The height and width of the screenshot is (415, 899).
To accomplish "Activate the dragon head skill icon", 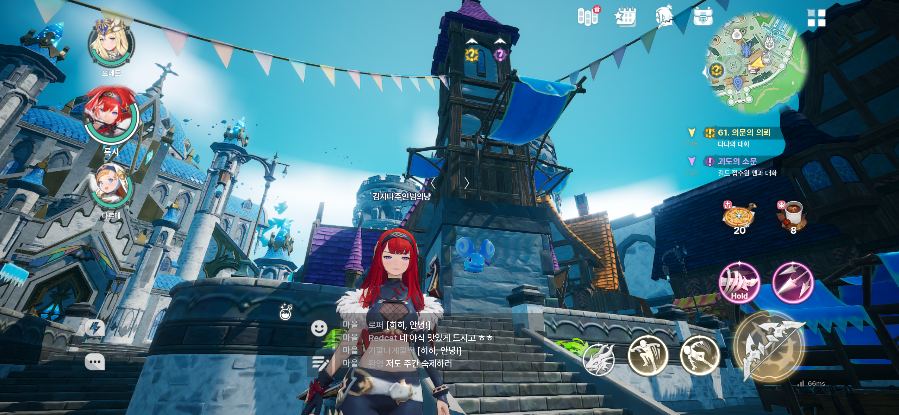I will point(598,357).
